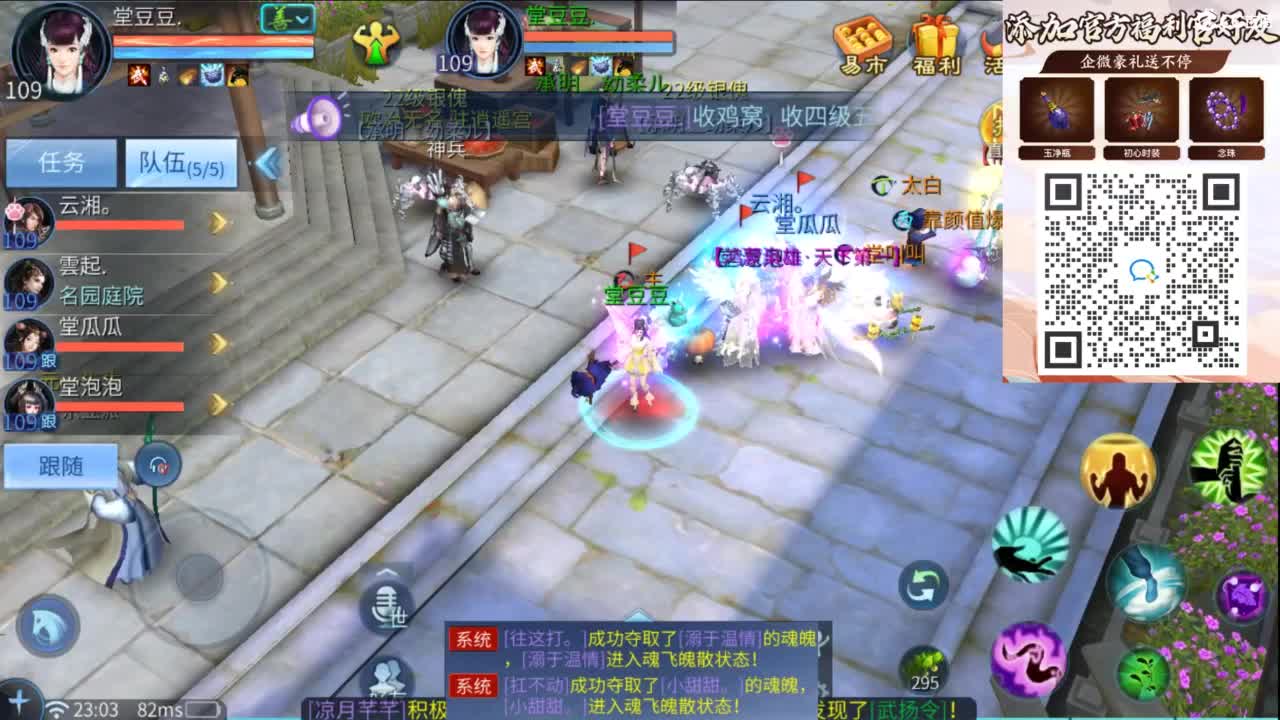Switch to the 任务 tab

pos(59,161)
